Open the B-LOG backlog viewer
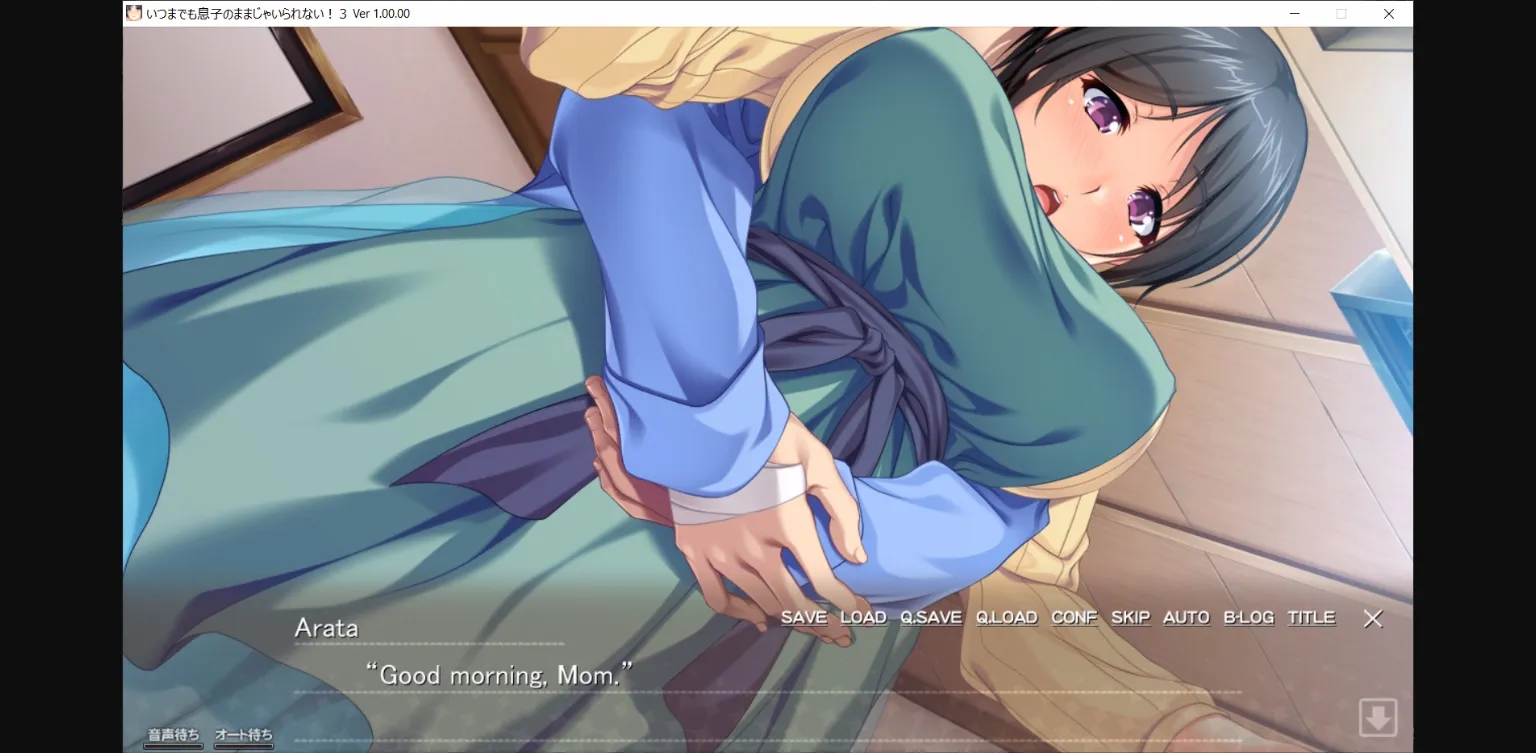The width and height of the screenshot is (1536, 753). tap(1247, 617)
